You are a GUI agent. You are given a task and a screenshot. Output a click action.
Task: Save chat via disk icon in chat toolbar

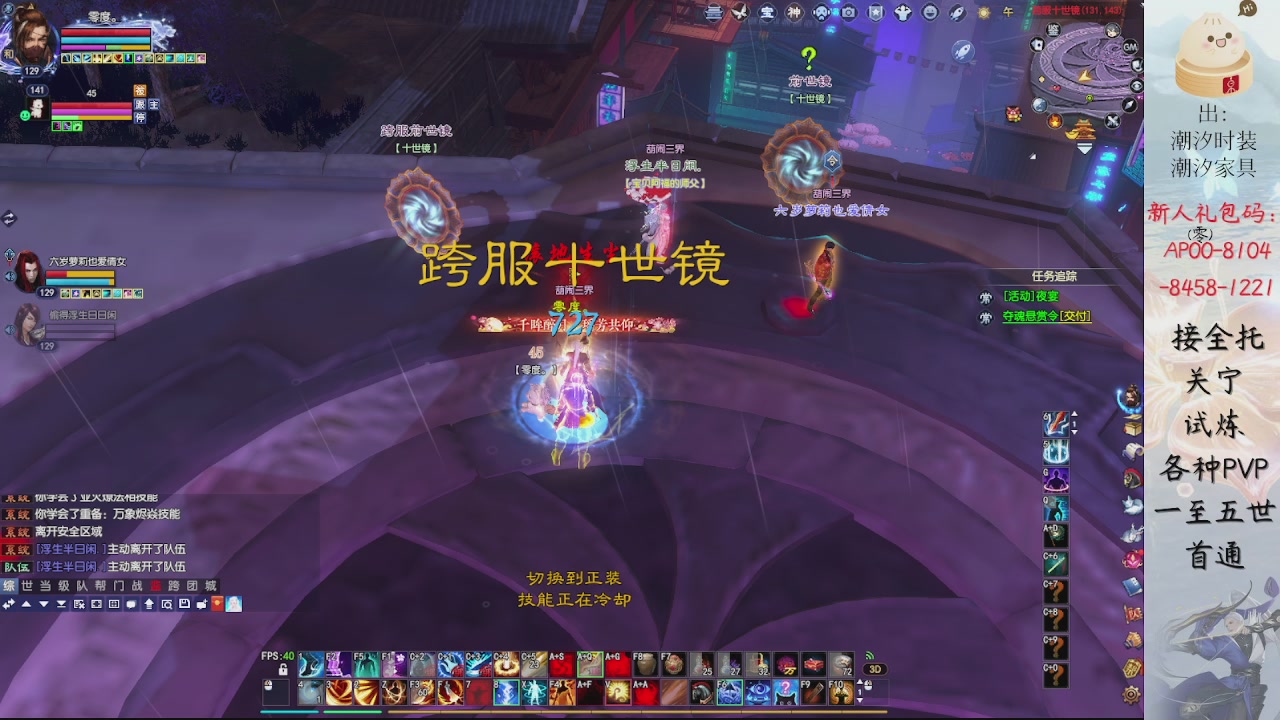tap(184, 604)
